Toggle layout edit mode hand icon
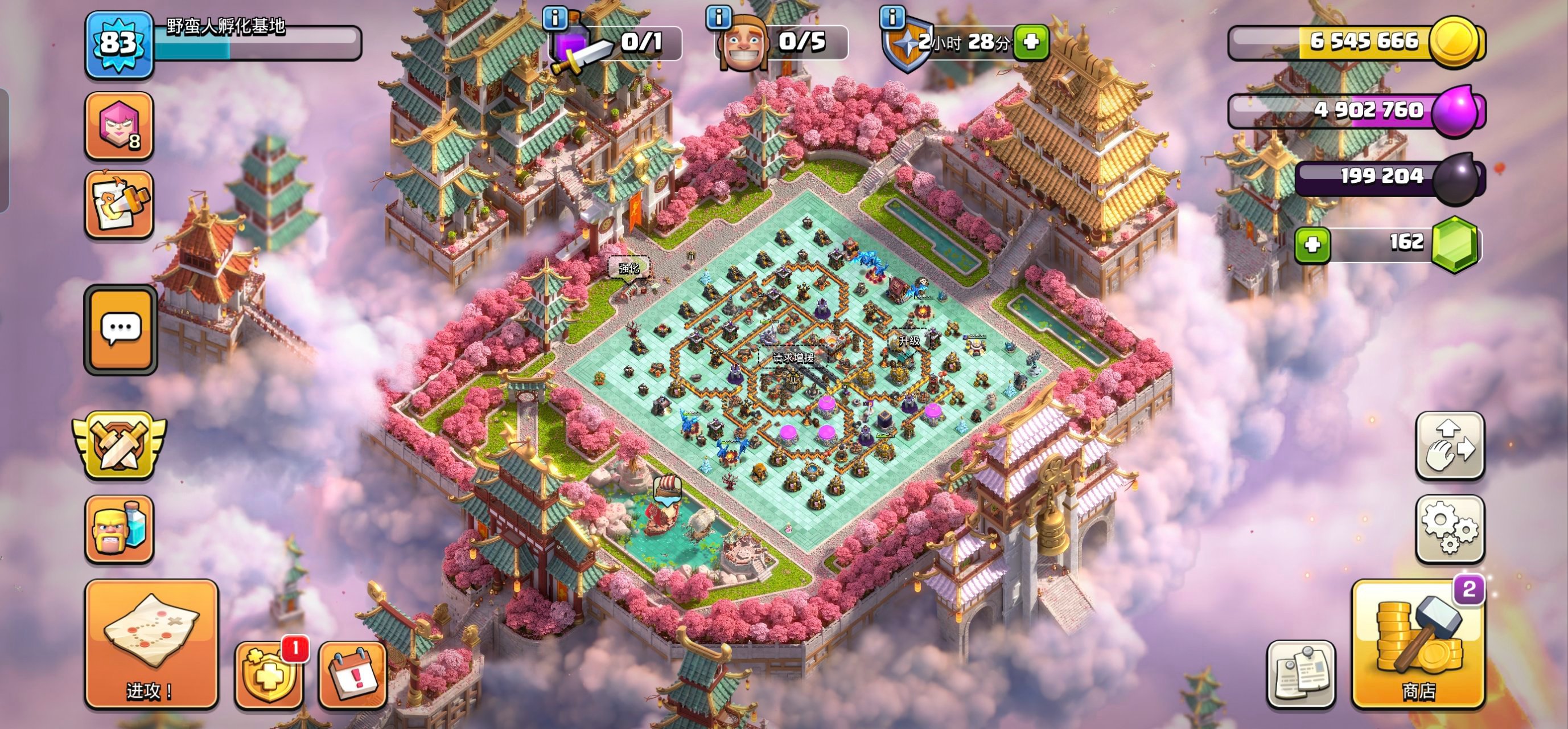 tap(1450, 446)
